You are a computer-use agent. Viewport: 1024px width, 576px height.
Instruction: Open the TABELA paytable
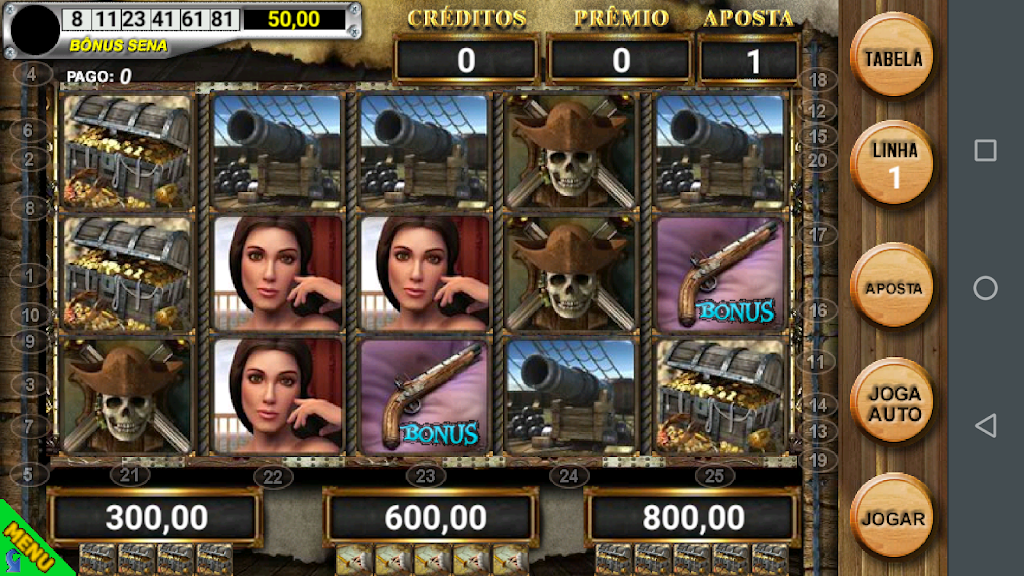tap(892, 56)
